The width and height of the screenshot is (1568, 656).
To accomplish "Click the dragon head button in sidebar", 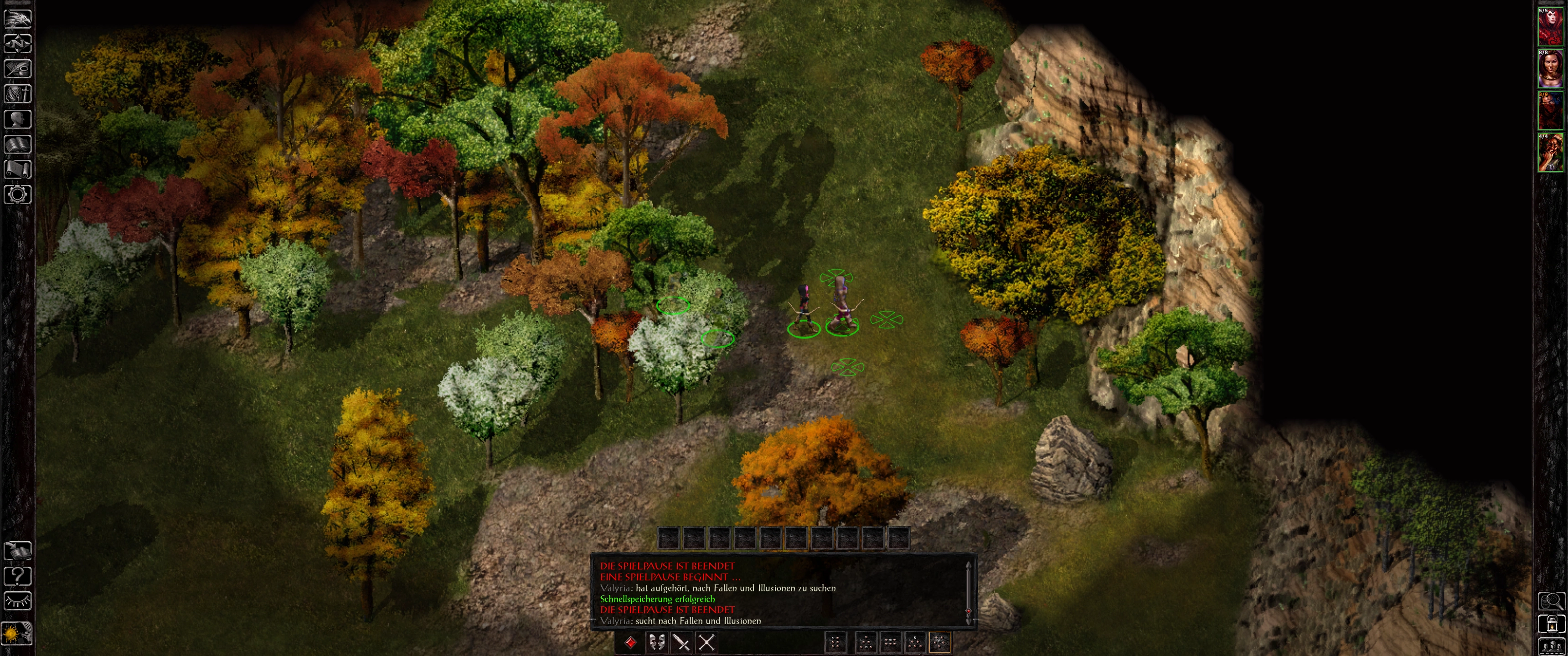I will click(x=18, y=18).
